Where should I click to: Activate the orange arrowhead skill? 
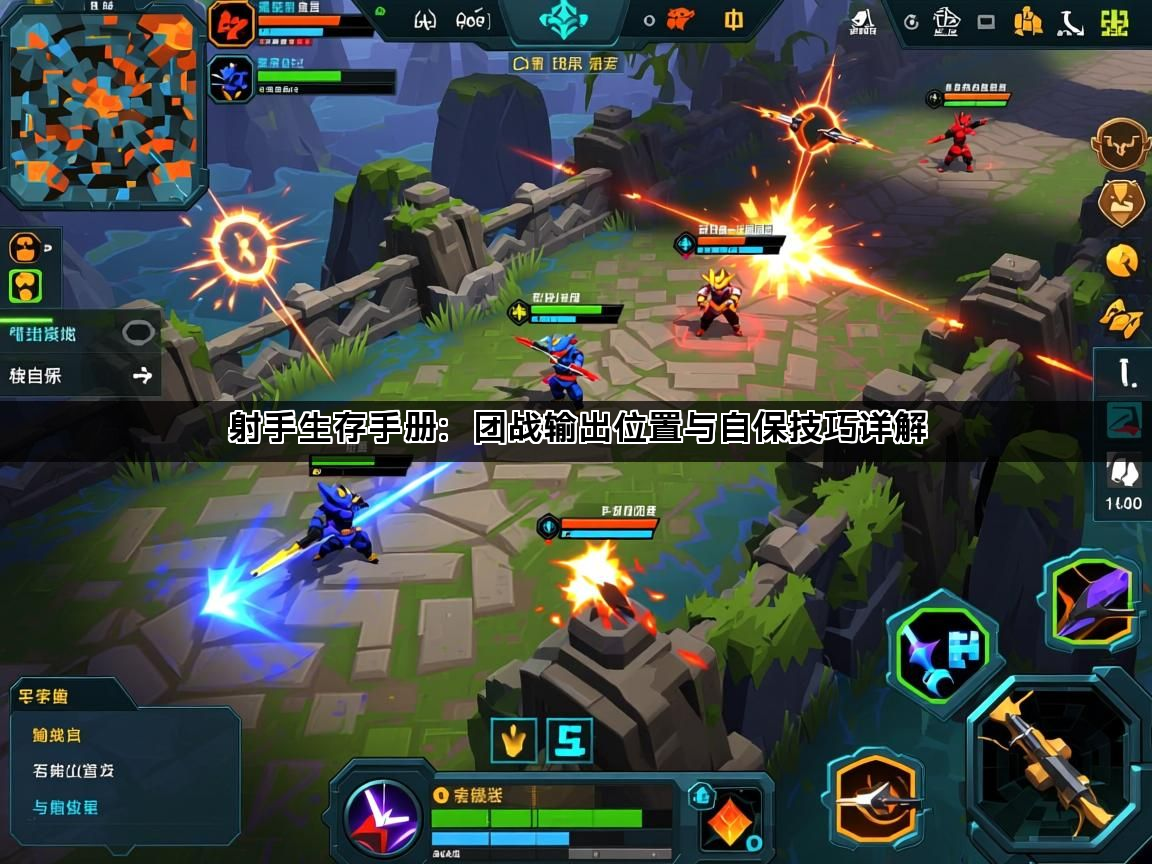pos(876,798)
